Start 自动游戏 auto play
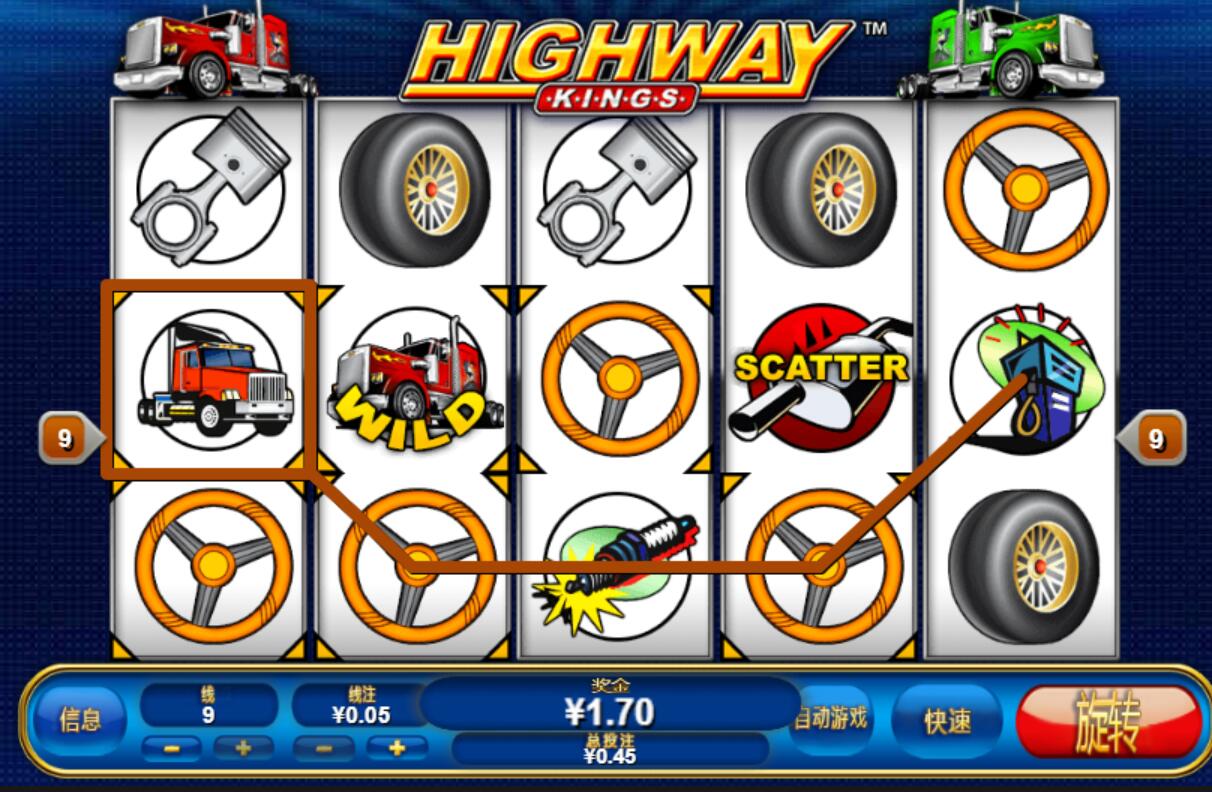1212x792 pixels. 830,718
